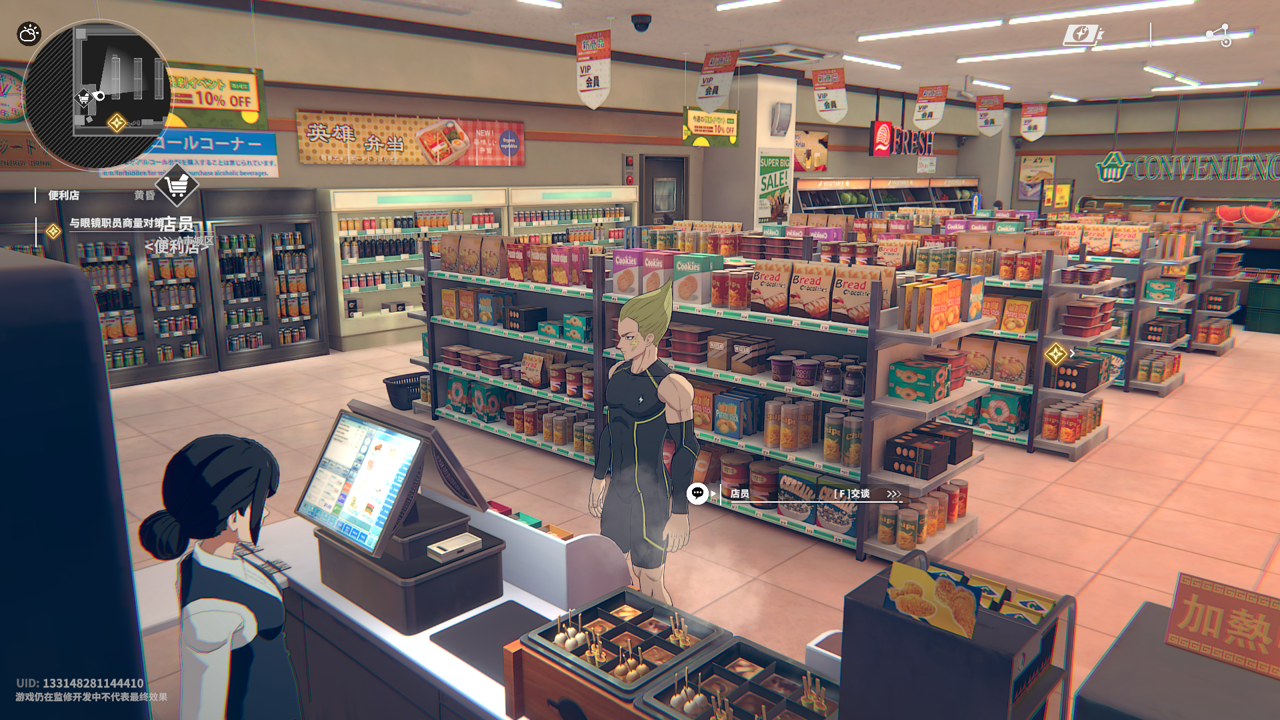This screenshot has width=1280, height=720.
Task: Open the journal book icon at the top-right
Action: tap(1083, 33)
